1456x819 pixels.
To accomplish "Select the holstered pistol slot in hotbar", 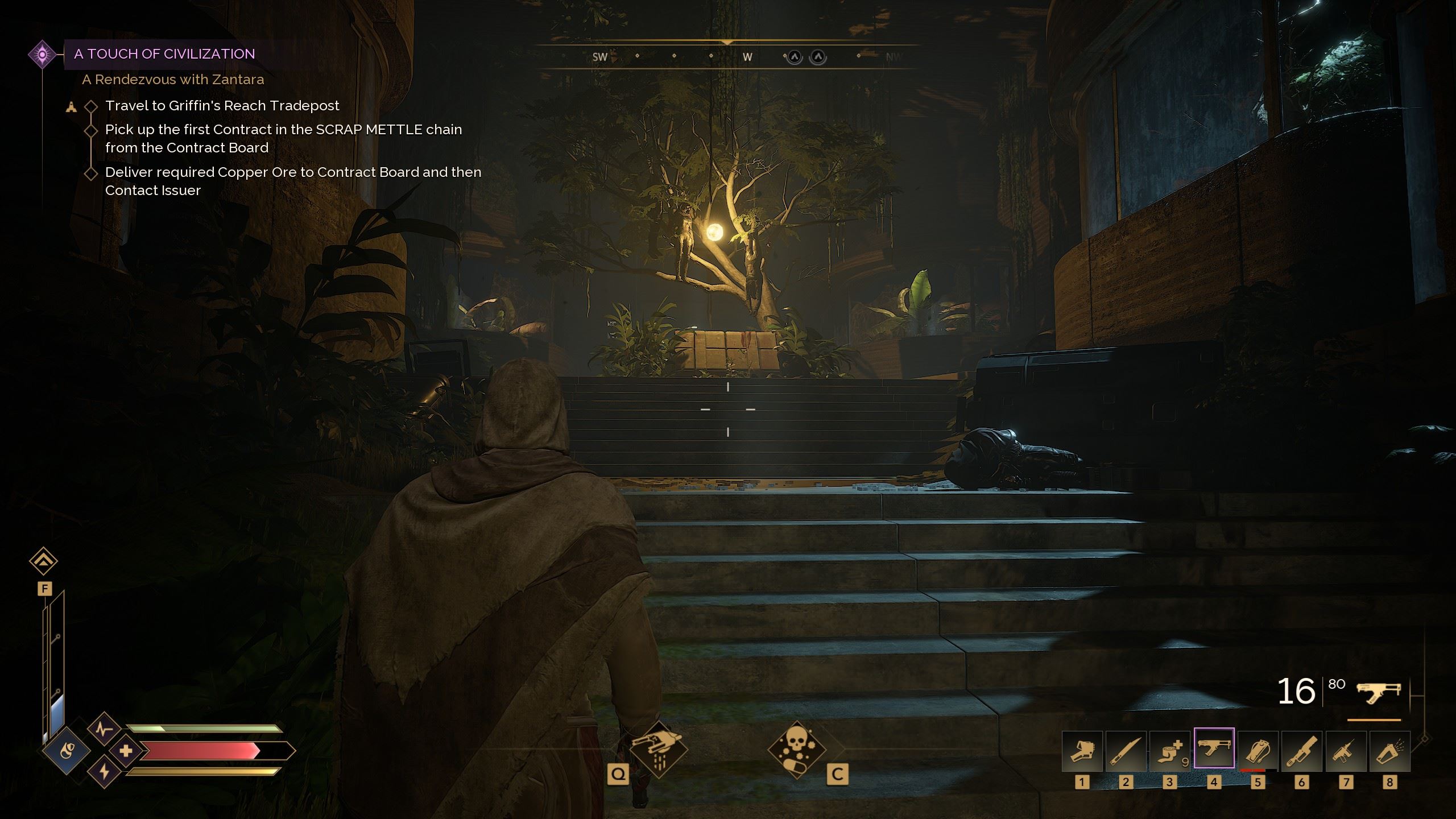I will pyautogui.click(x=1082, y=750).
